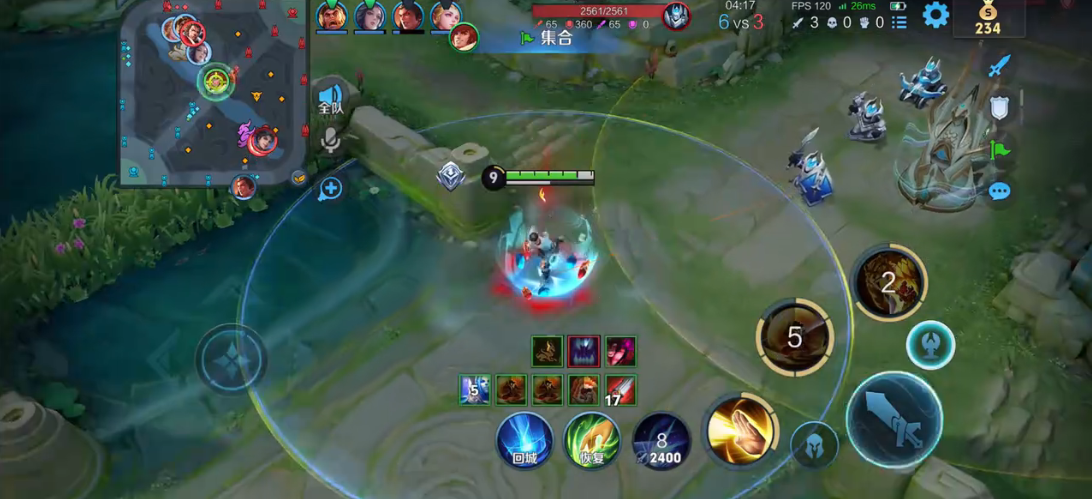Toggle the 全队 team speaker
This screenshot has width=1092, height=499.
330,99
